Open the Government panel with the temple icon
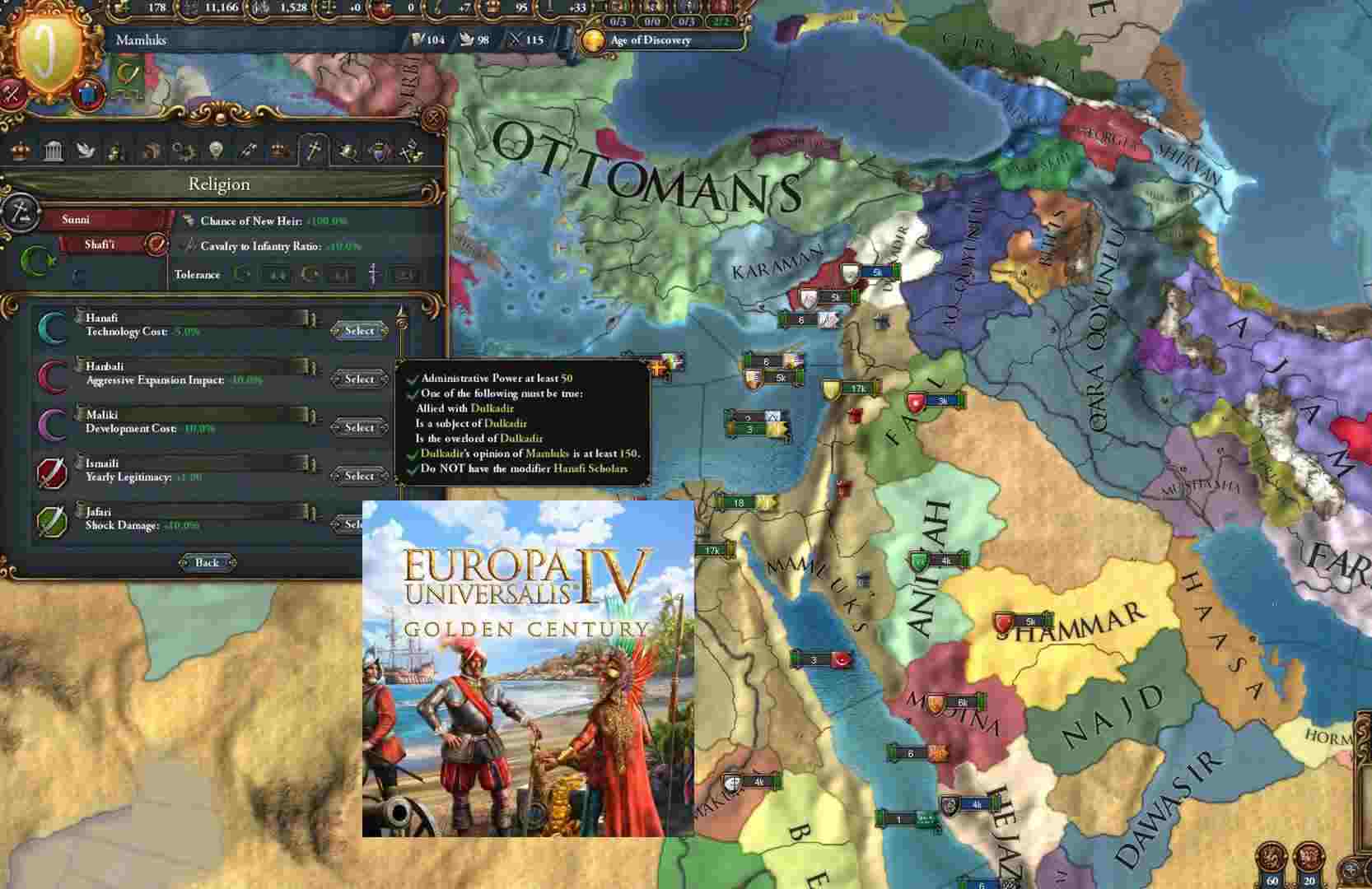 coord(54,152)
